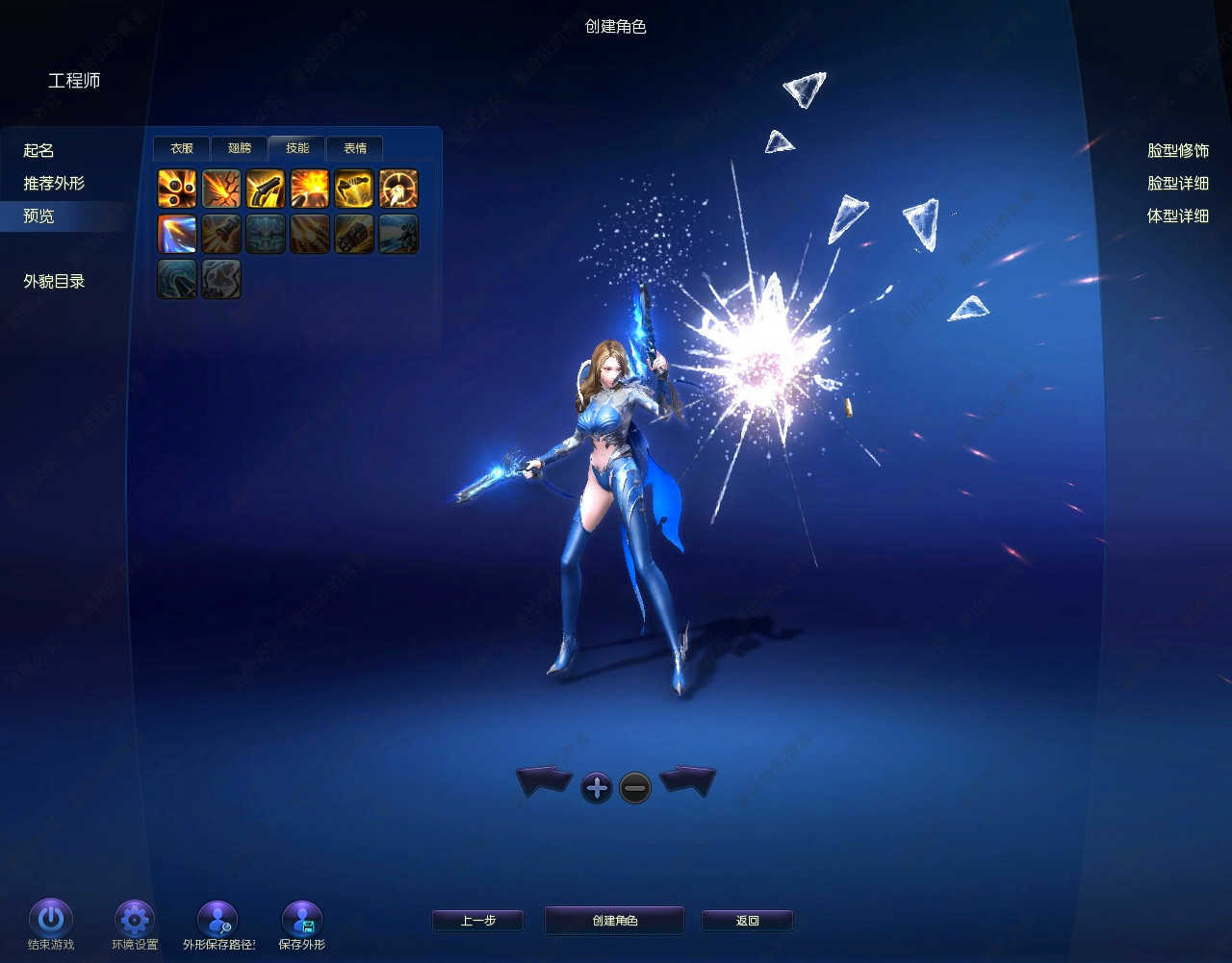Choose the 预览 preview menu entry
Screen dimensions: 1232x963
point(39,216)
